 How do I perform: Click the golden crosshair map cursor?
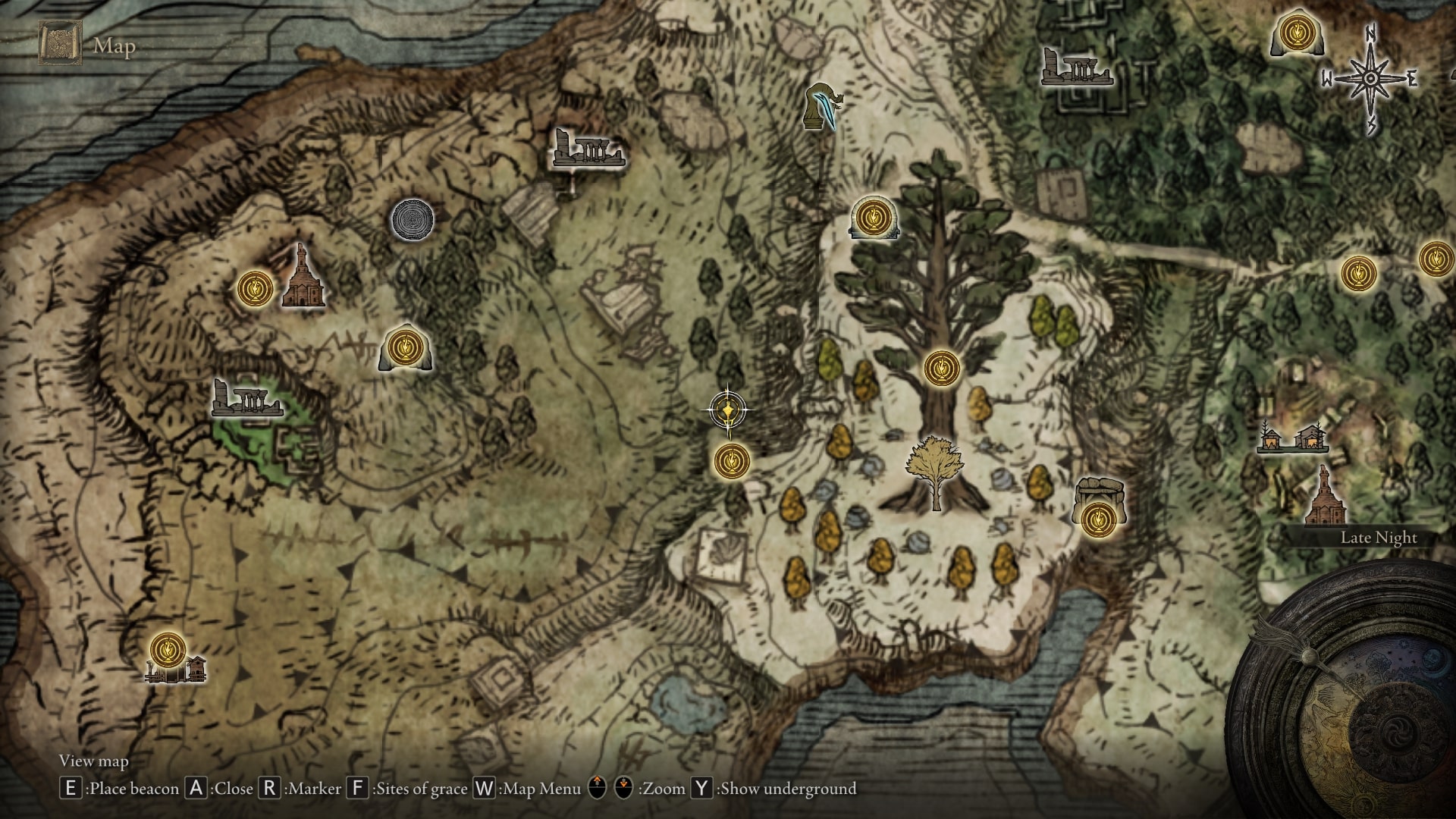coord(729,411)
